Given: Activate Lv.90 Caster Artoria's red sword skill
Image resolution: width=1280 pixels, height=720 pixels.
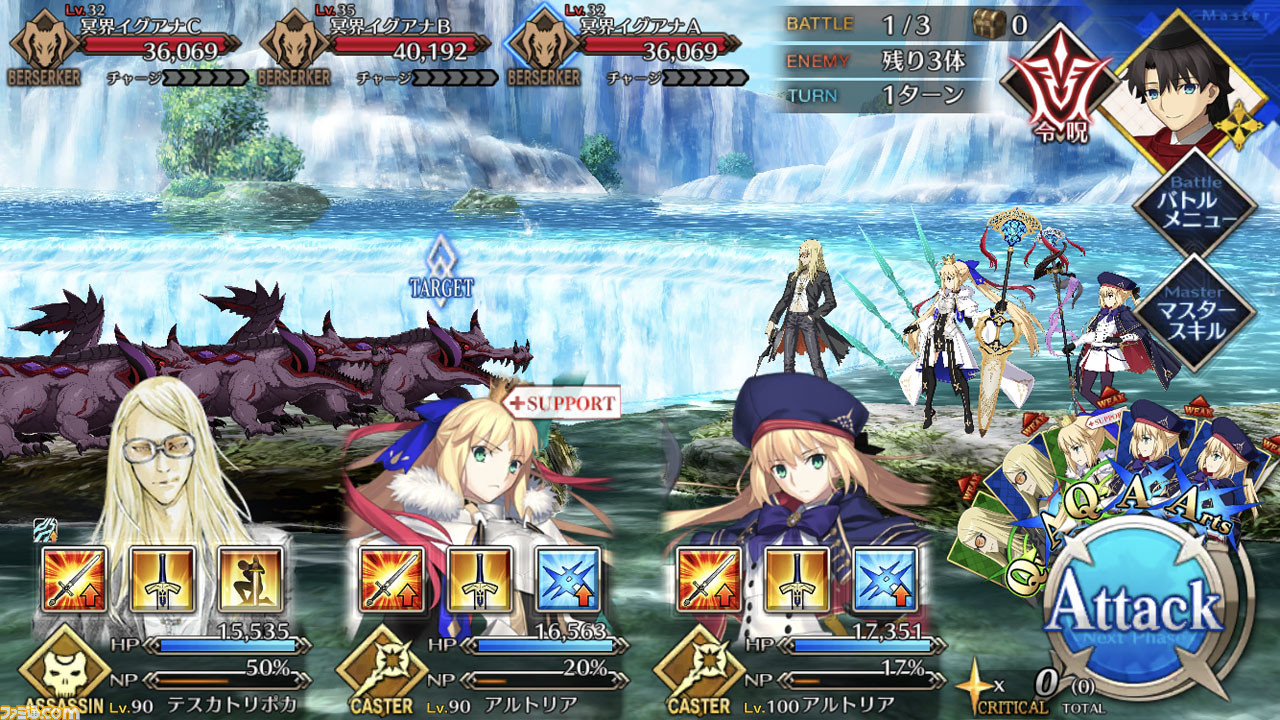Looking at the screenshot, I should (391, 580).
